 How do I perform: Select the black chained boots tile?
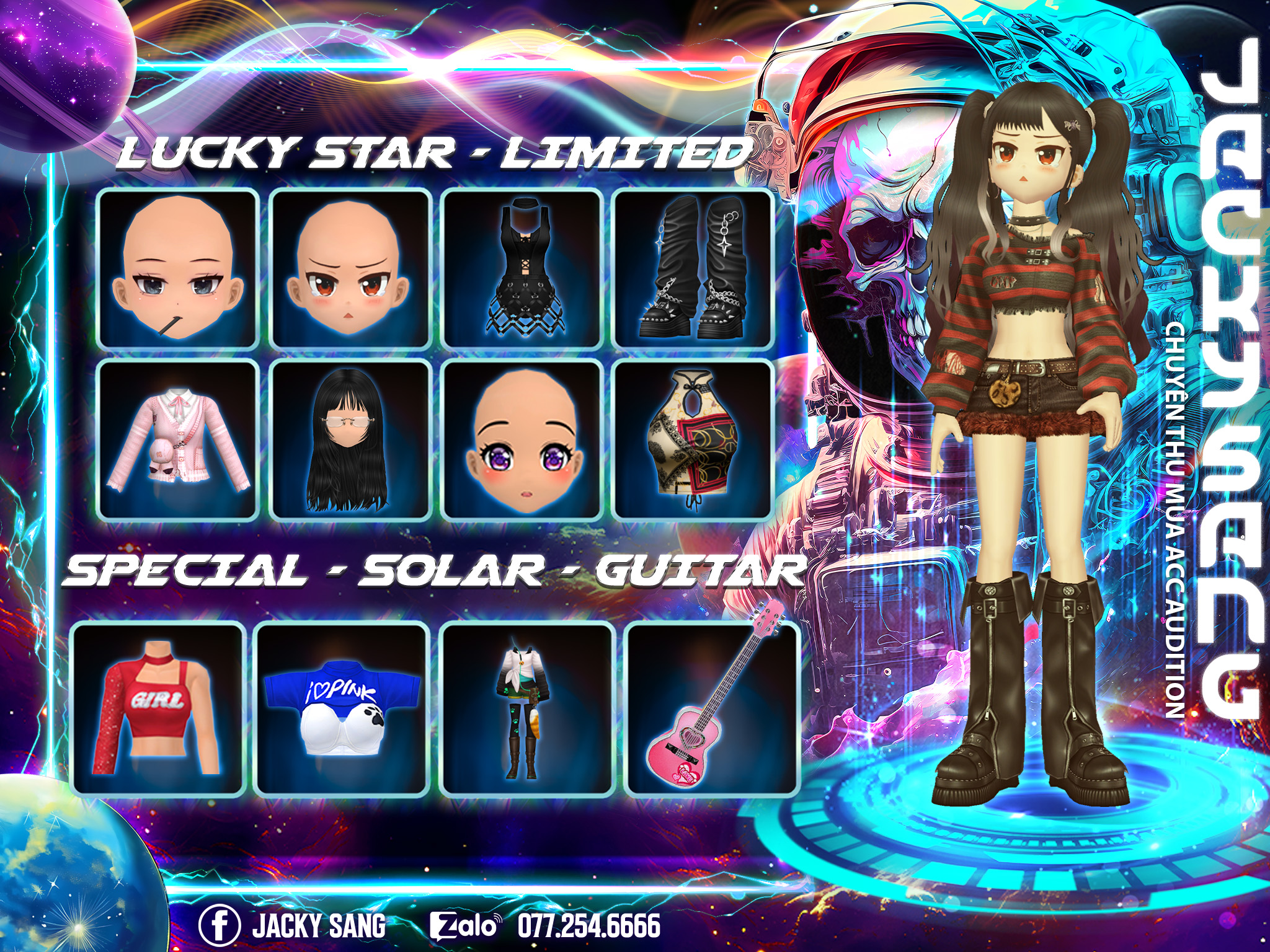coord(693,270)
